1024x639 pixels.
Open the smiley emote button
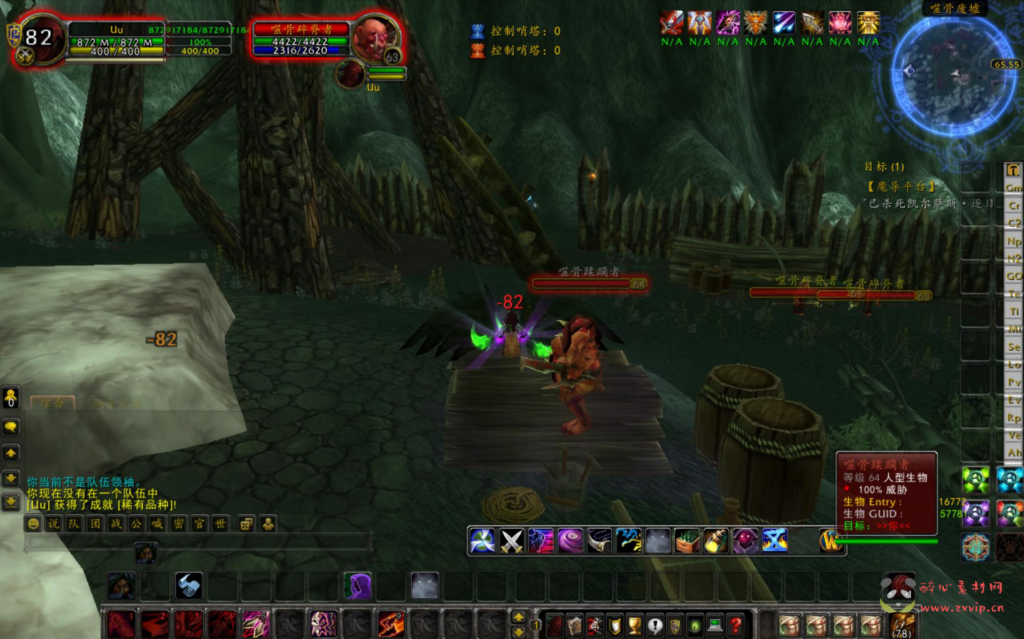(33, 523)
